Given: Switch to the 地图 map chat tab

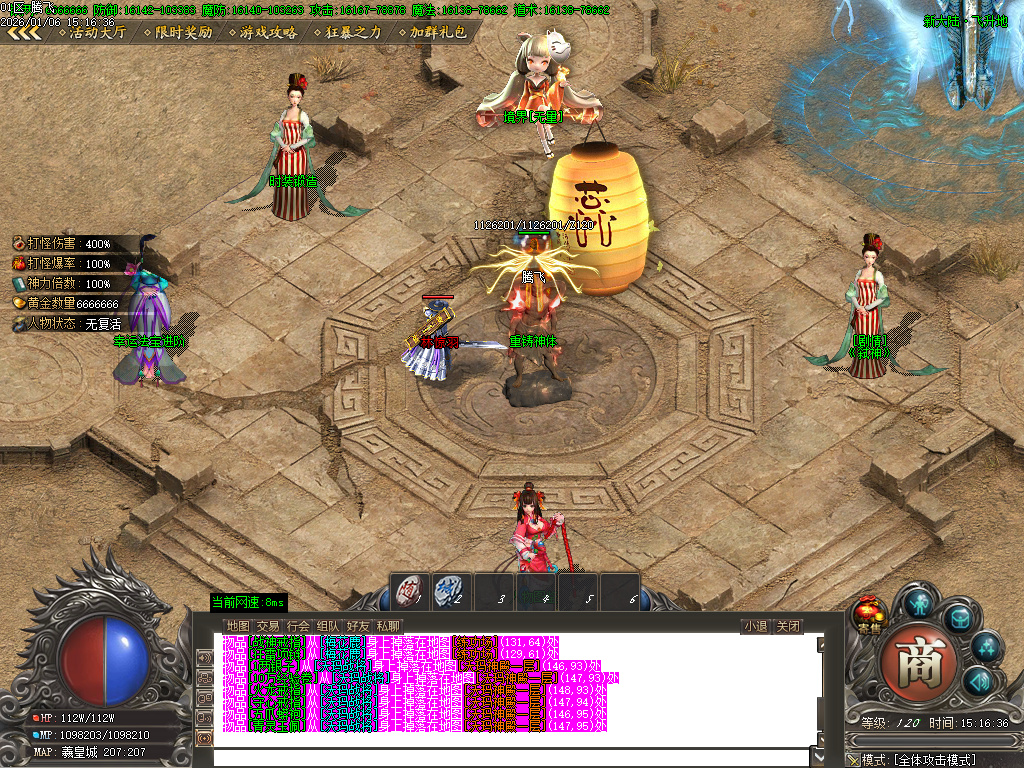Looking at the screenshot, I should point(237,626).
